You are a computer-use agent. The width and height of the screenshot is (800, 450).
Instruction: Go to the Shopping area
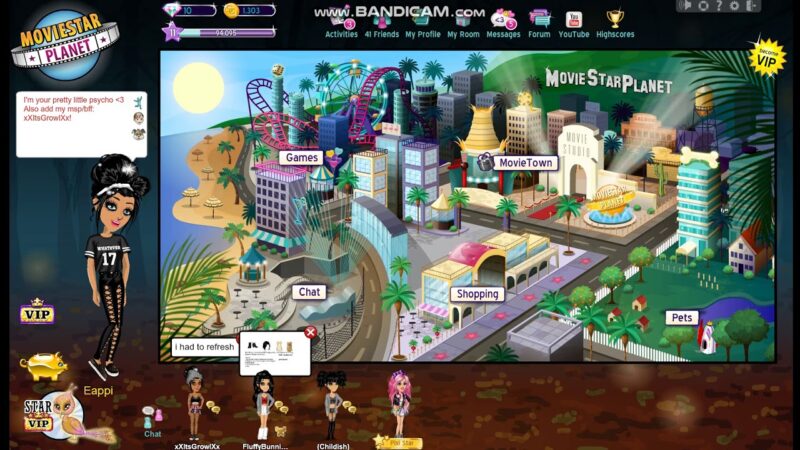pos(475,294)
